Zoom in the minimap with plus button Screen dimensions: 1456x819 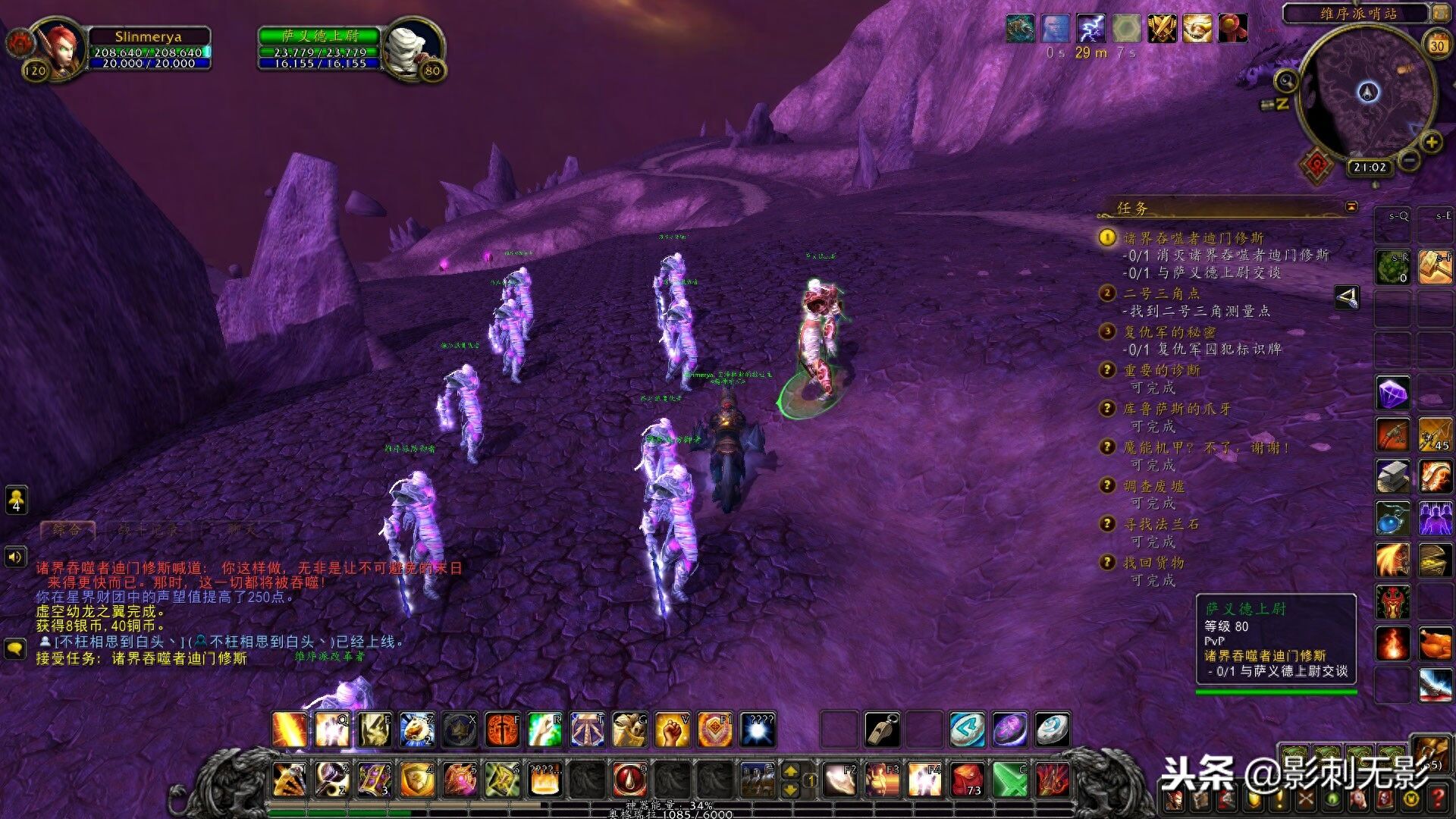pos(1431,142)
